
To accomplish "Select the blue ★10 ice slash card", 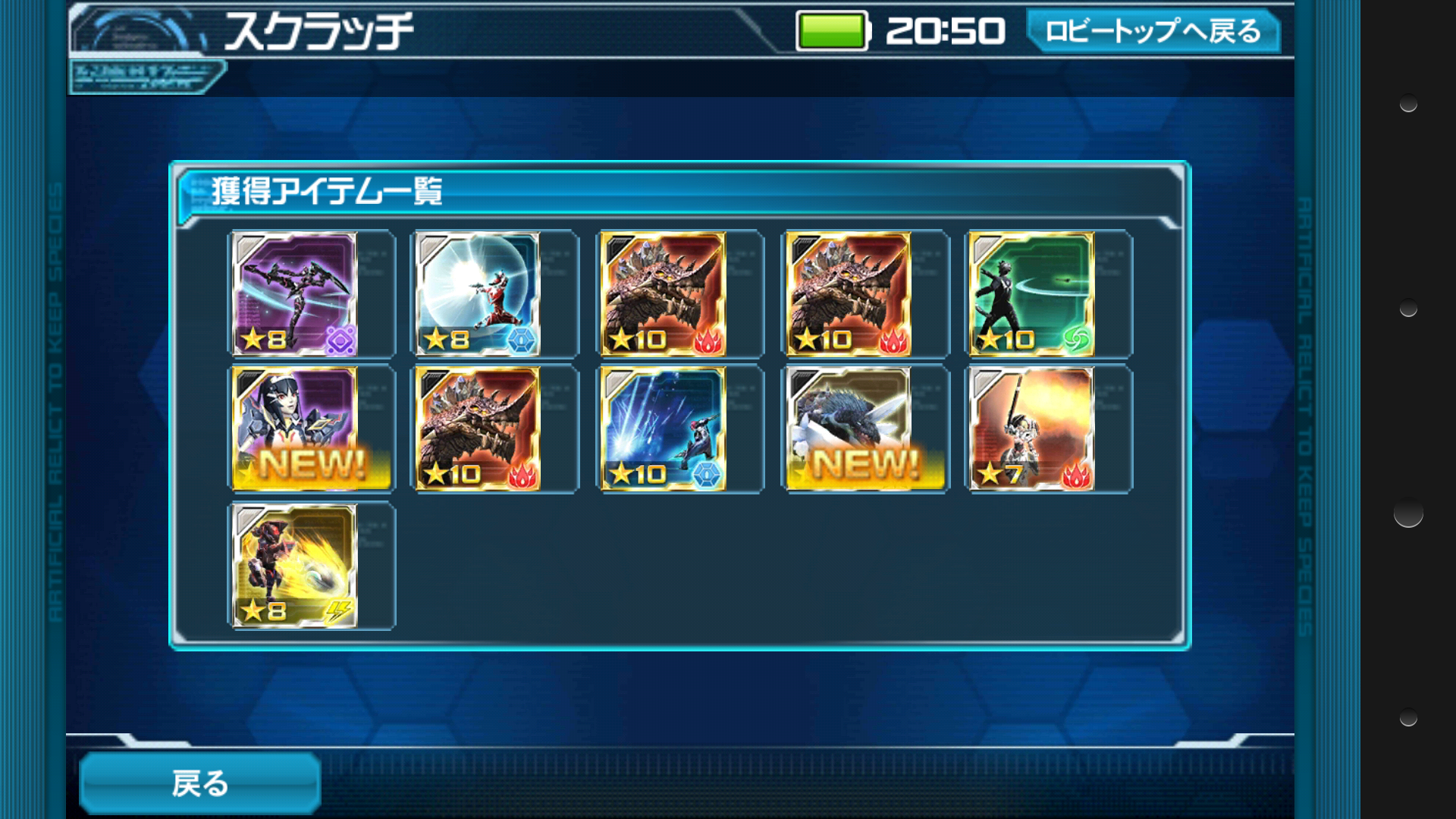I will [664, 429].
